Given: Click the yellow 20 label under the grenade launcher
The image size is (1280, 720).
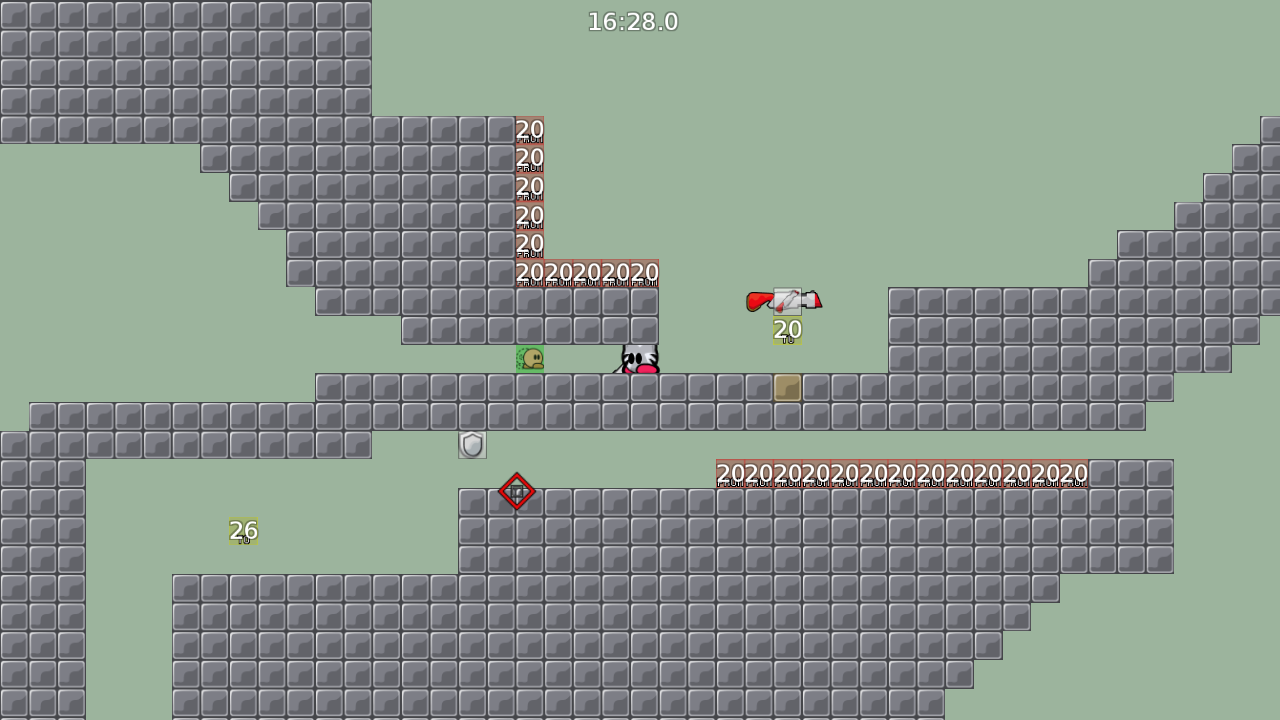Looking at the screenshot, I should 786,330.
